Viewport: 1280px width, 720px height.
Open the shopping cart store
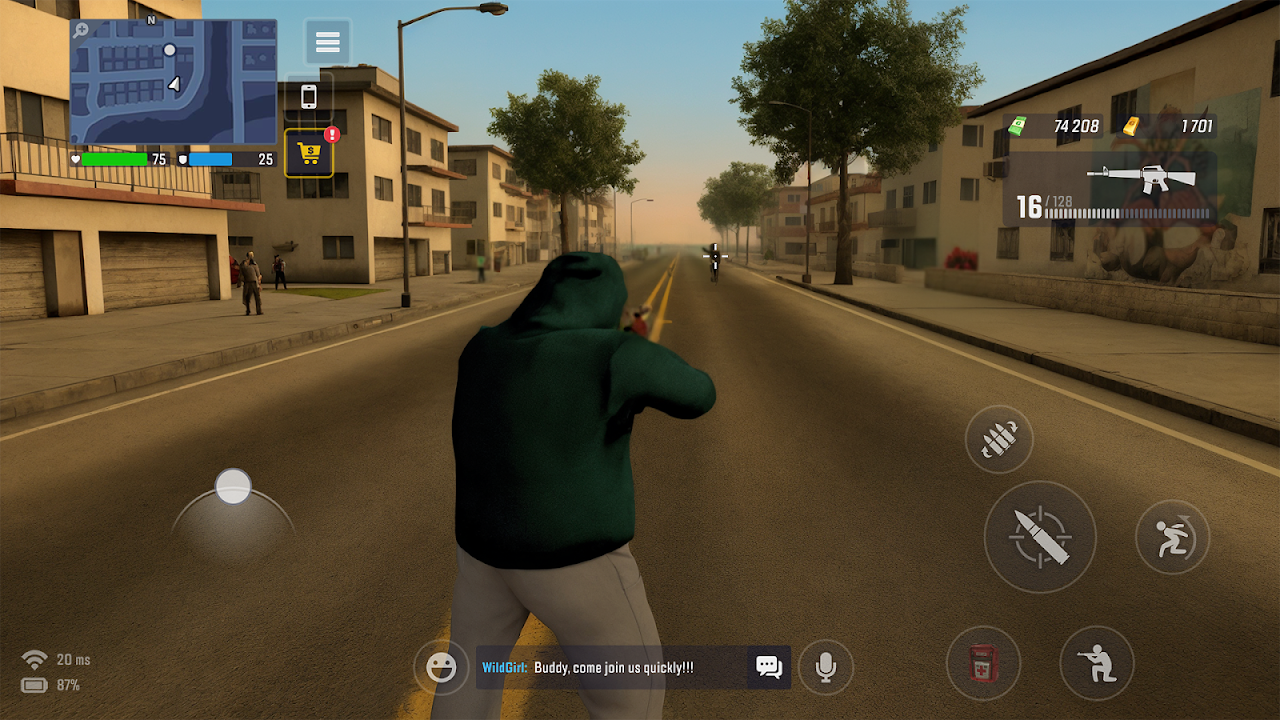[x=309, y=154]
